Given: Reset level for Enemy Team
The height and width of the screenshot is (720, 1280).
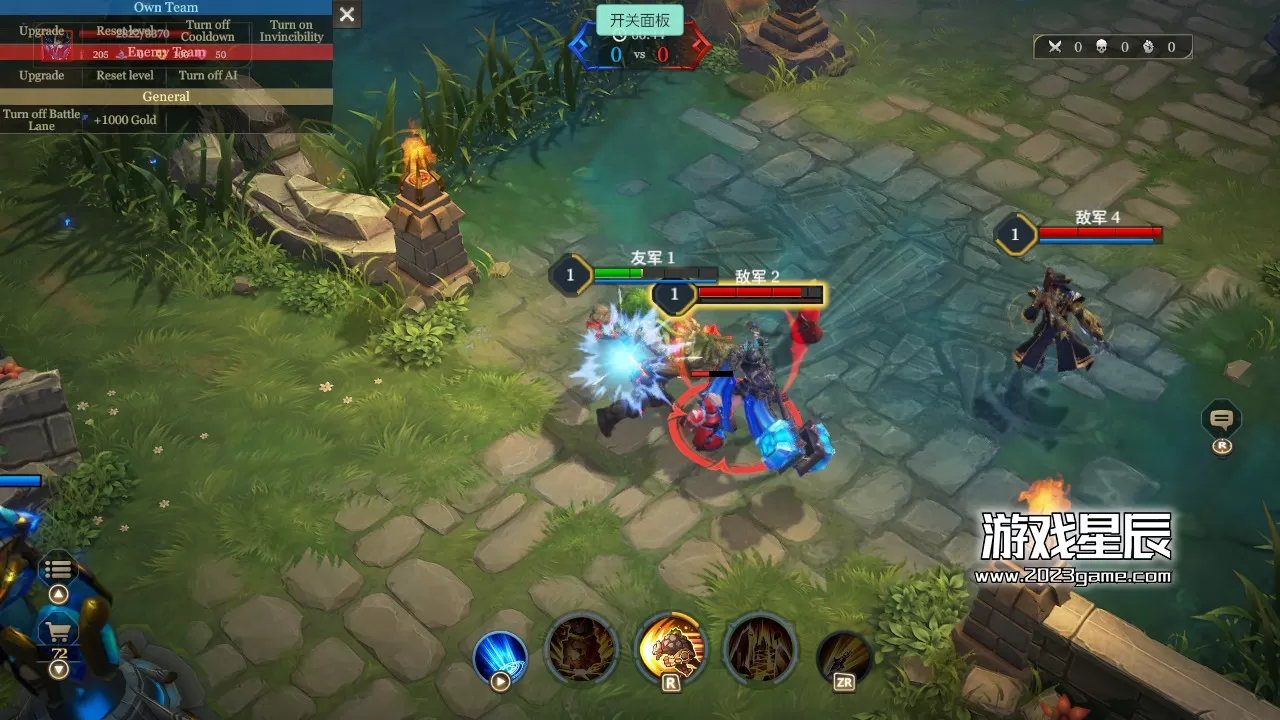Looking at the screenshot, I should (125, 76).
